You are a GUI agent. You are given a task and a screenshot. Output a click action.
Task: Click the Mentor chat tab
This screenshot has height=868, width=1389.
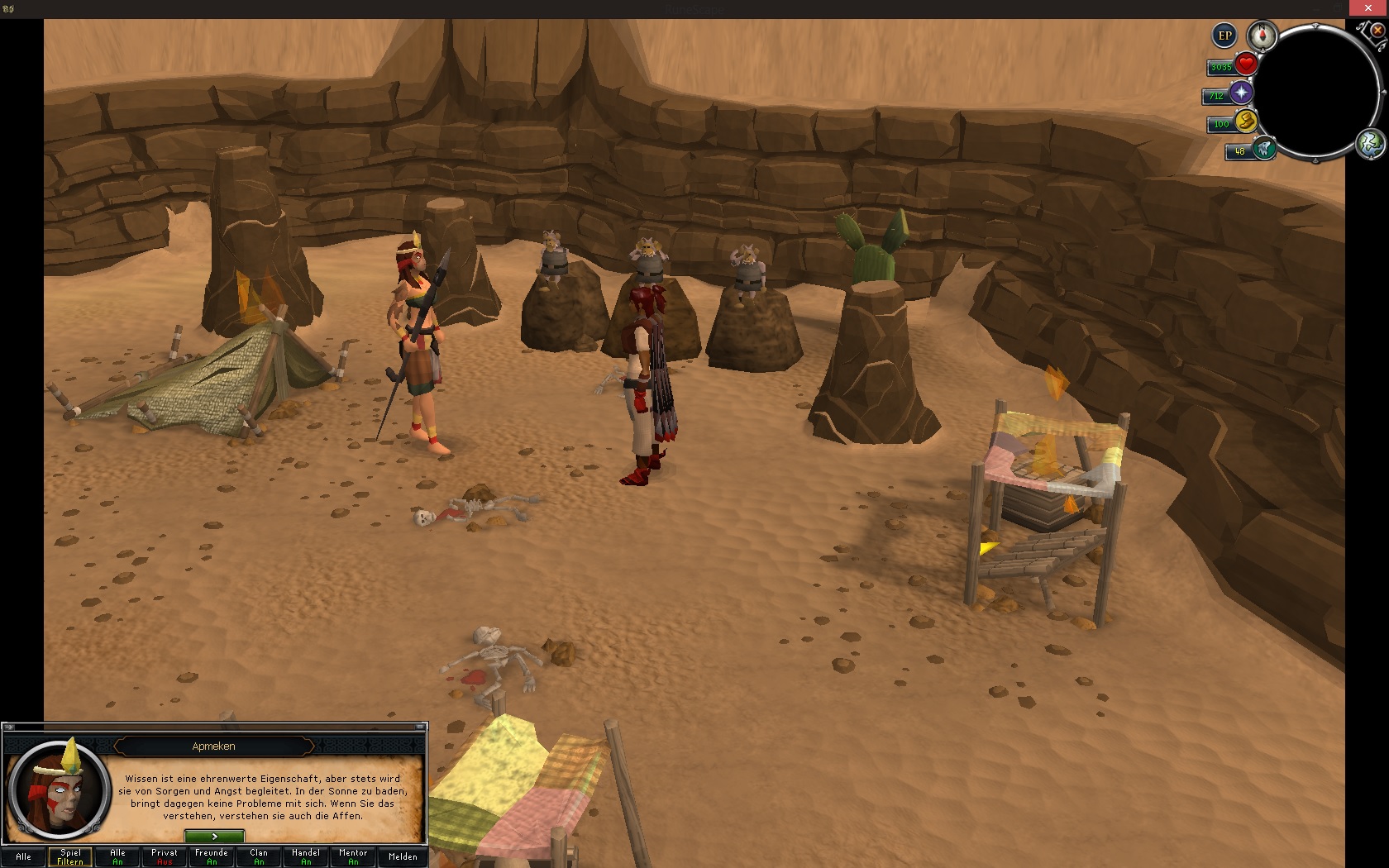(353, 856)
